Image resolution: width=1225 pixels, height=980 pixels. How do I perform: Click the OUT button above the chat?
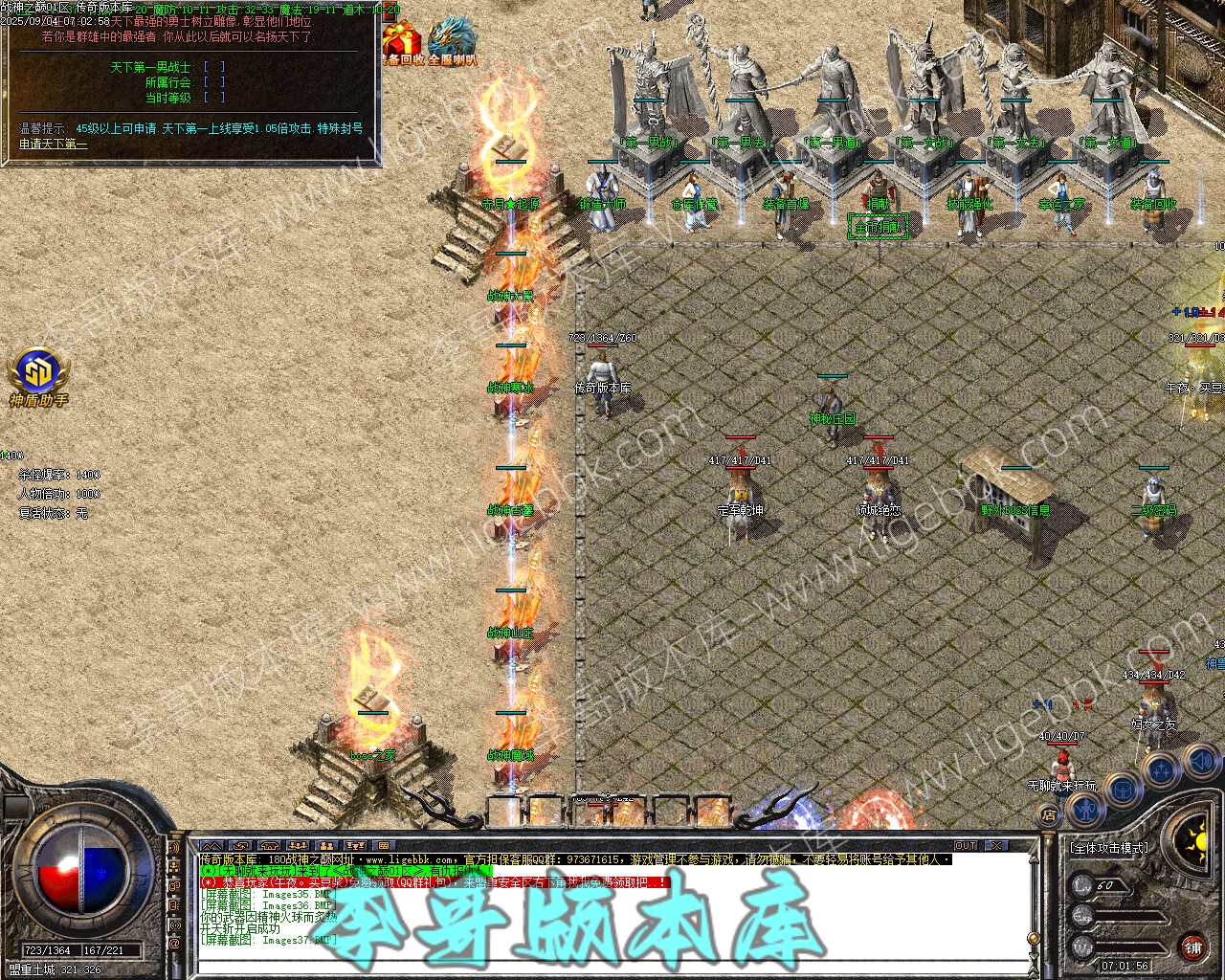[966, 846]
